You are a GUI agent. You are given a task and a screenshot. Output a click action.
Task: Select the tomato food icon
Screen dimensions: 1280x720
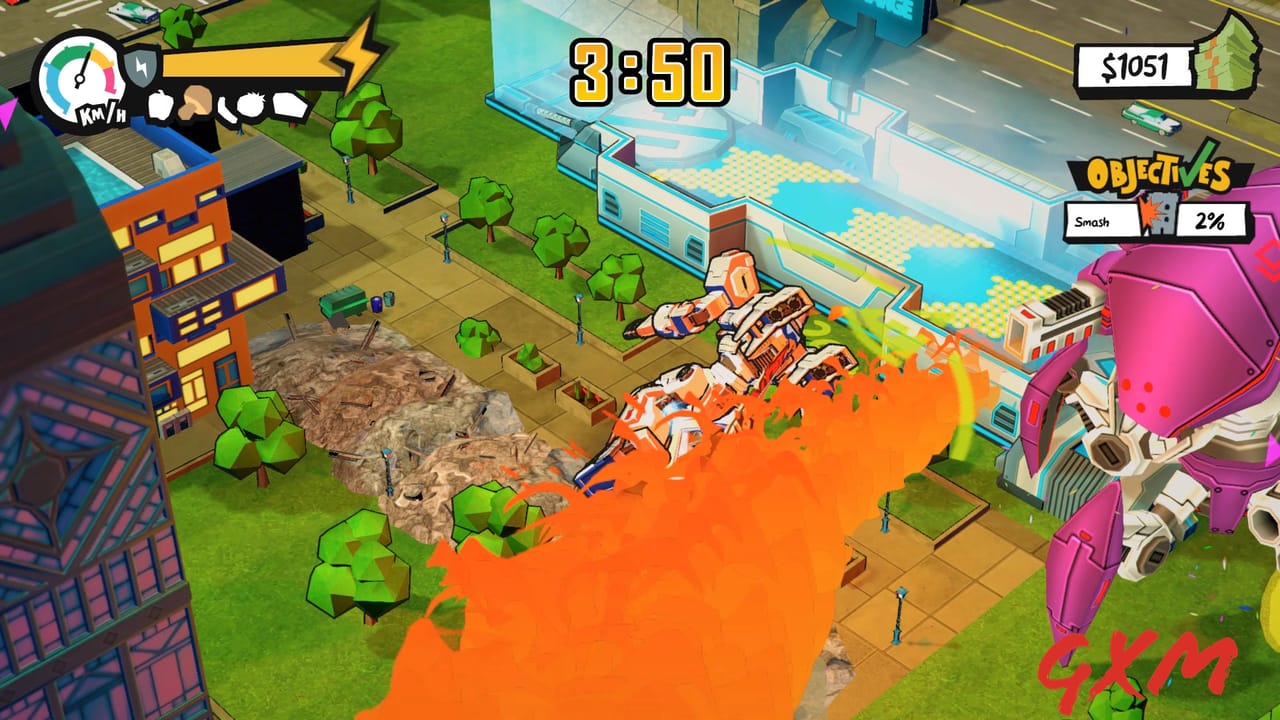[x=251, y=105]
